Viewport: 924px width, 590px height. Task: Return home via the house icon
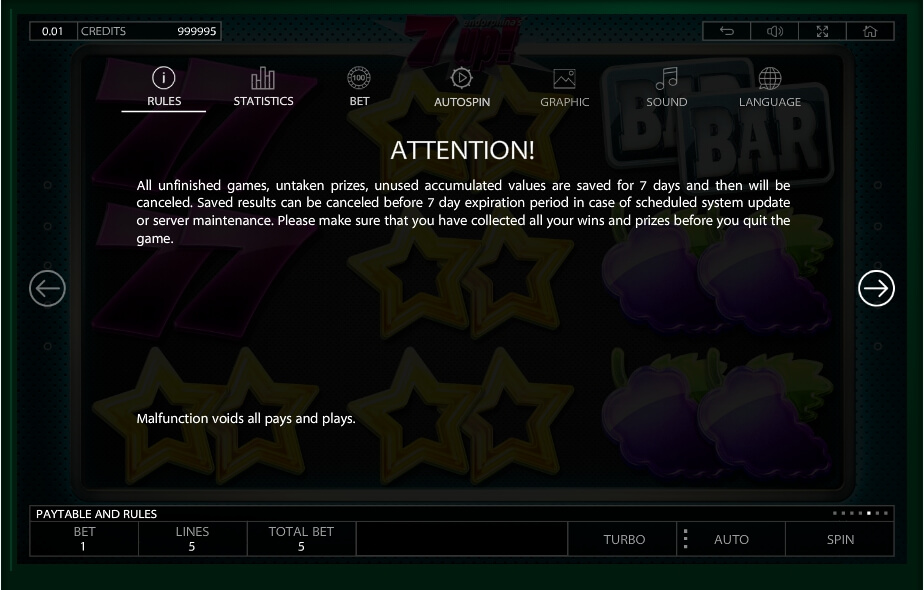[870, 31]
